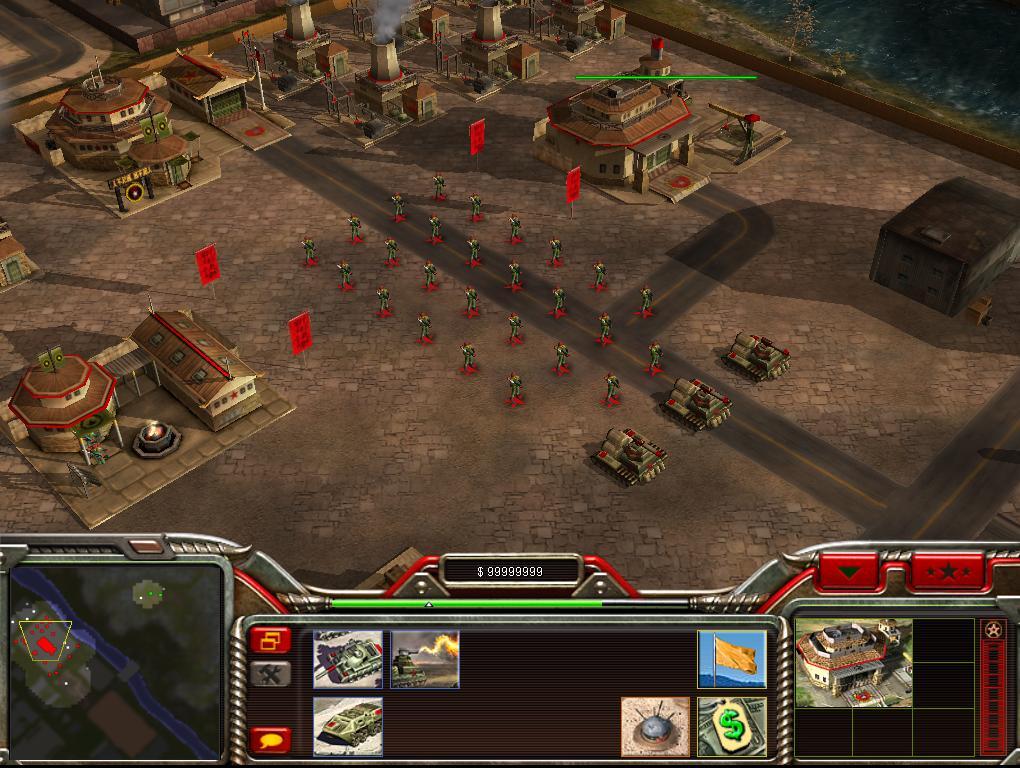Open the chat speech bubble button
The height and width of the screenshot is (768, 1020).
click(x=271, y=740)
